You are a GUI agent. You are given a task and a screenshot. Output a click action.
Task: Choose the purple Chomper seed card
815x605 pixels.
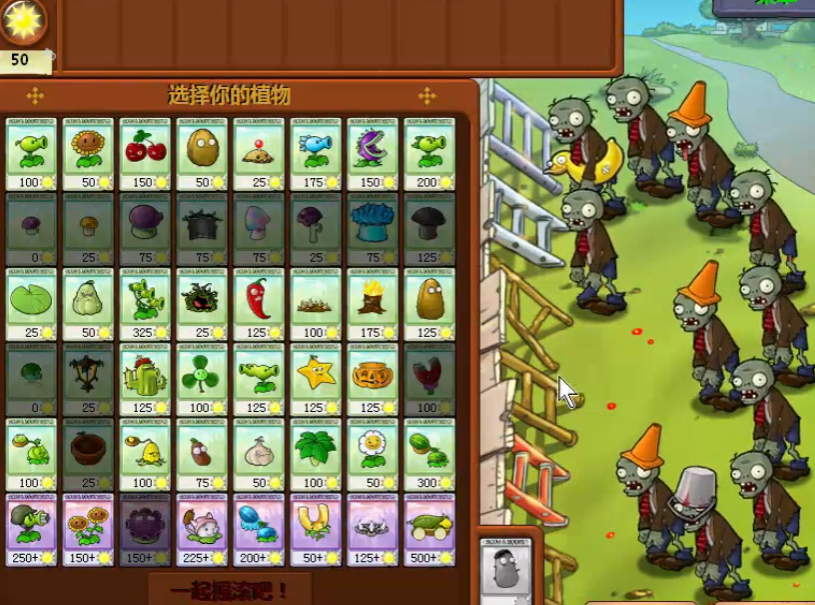click(372, 153)
